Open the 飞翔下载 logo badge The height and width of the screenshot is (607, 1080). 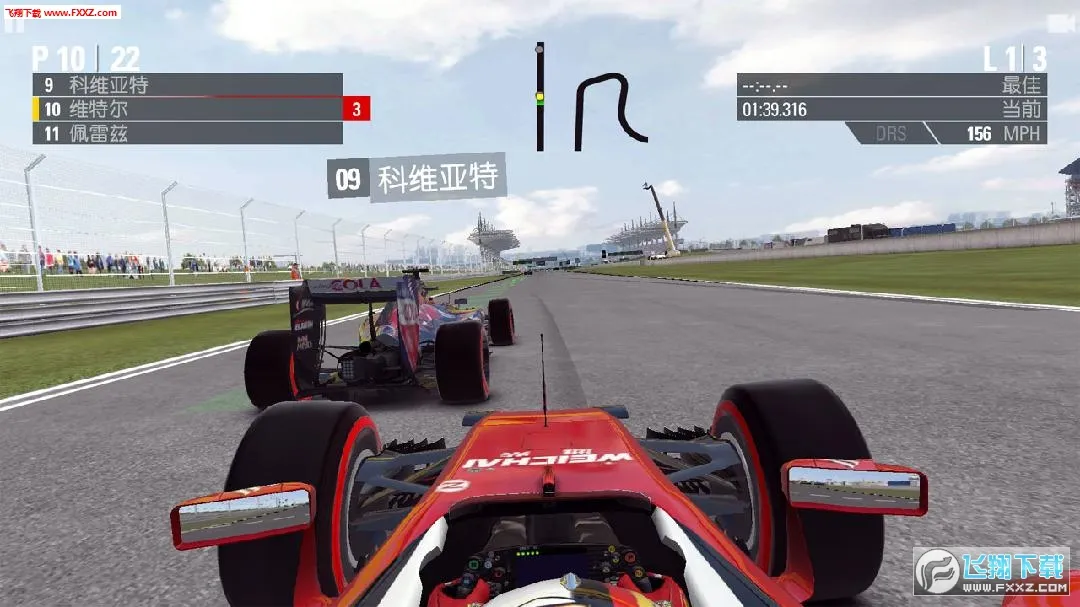(x=991, y=570)
